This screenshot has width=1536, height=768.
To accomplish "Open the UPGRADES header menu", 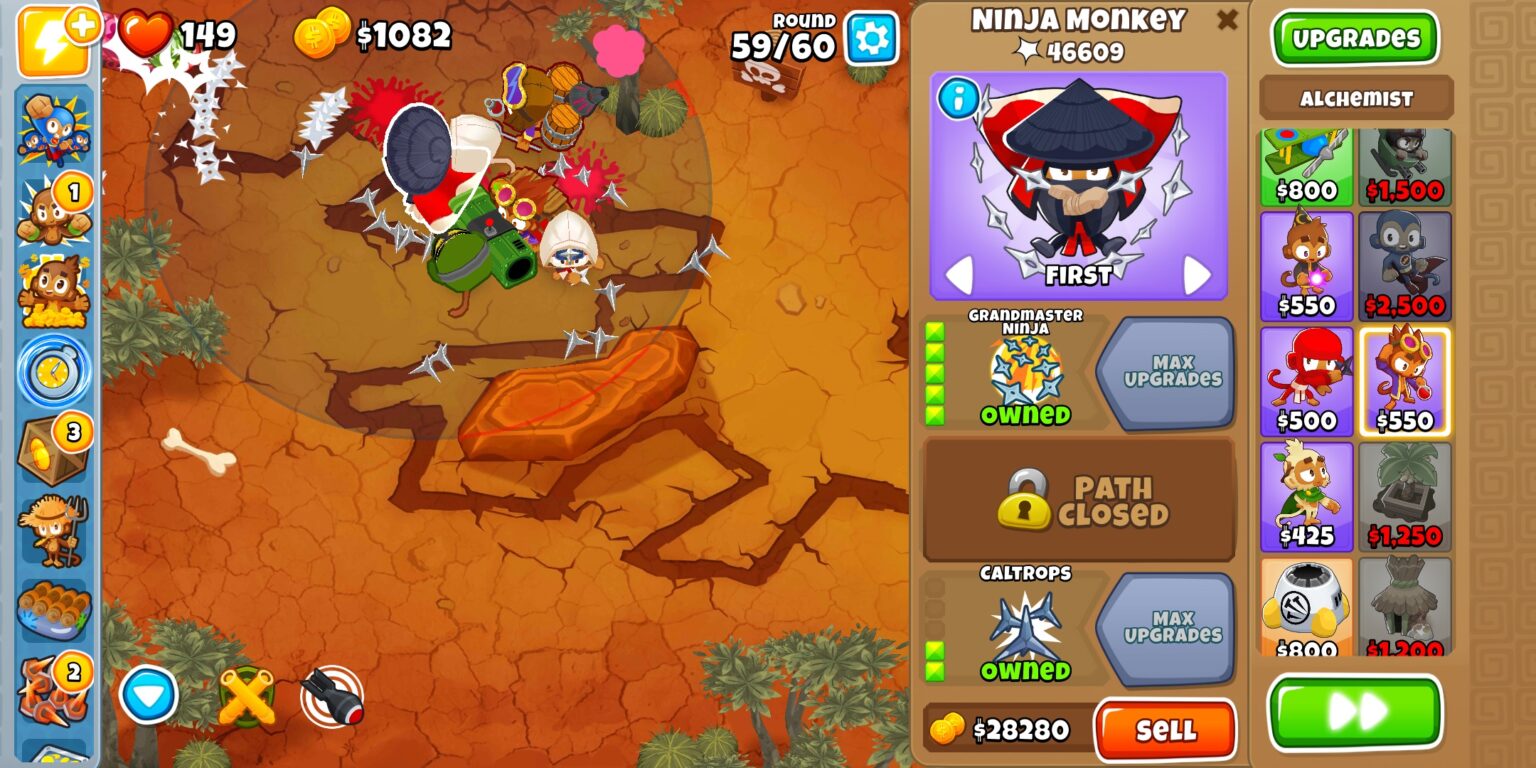I will [x=1356, y=37].
